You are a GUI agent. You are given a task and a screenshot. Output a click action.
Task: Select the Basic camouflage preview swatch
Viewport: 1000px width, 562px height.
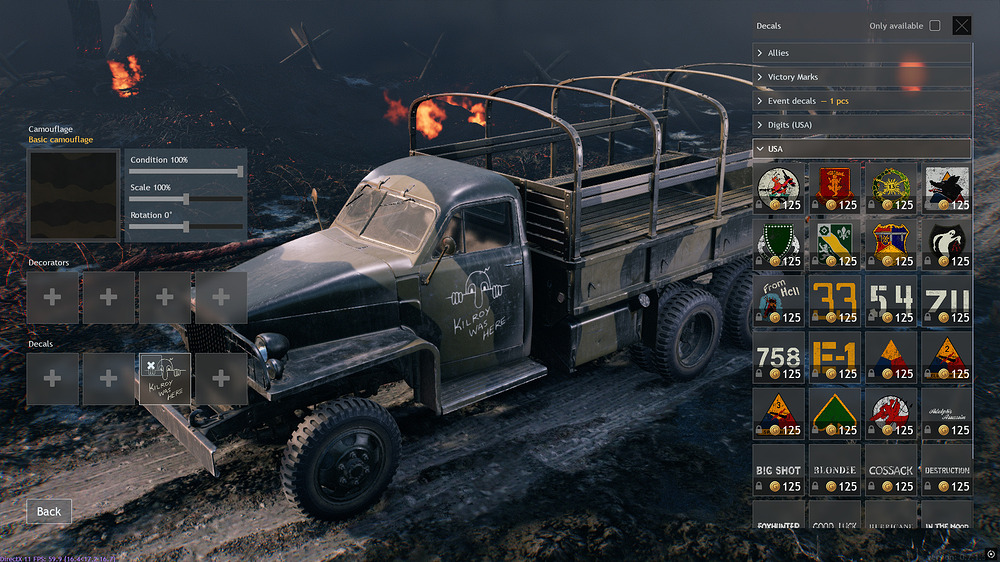tap(73, 196)
